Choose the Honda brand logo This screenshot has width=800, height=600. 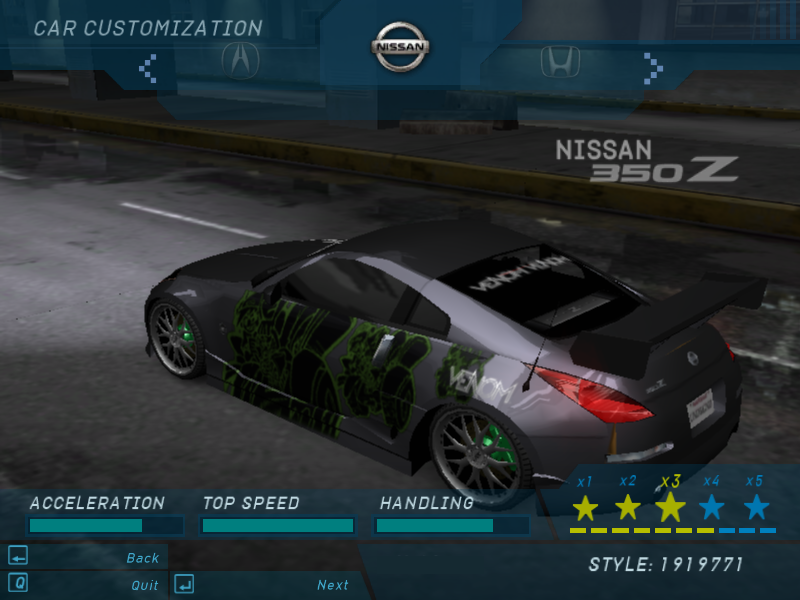click(x=560, y=62)
